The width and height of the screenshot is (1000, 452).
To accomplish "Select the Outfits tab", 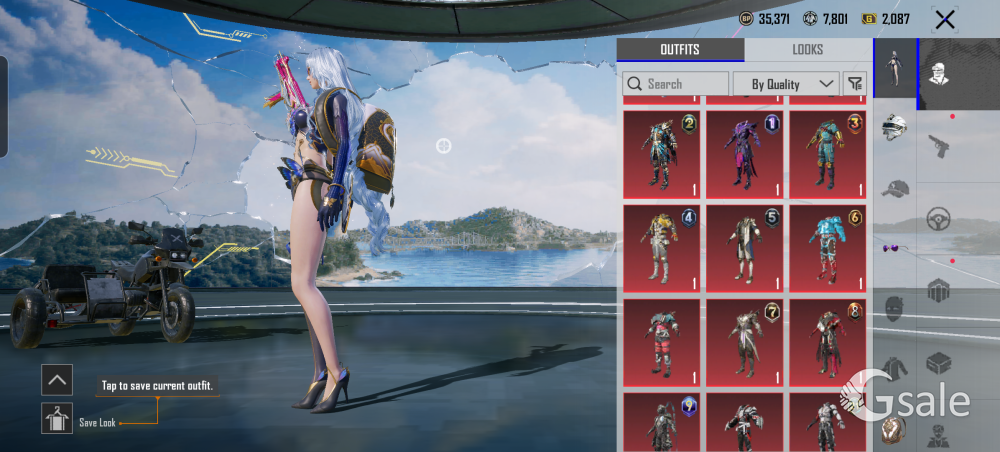I will point(680,50).
